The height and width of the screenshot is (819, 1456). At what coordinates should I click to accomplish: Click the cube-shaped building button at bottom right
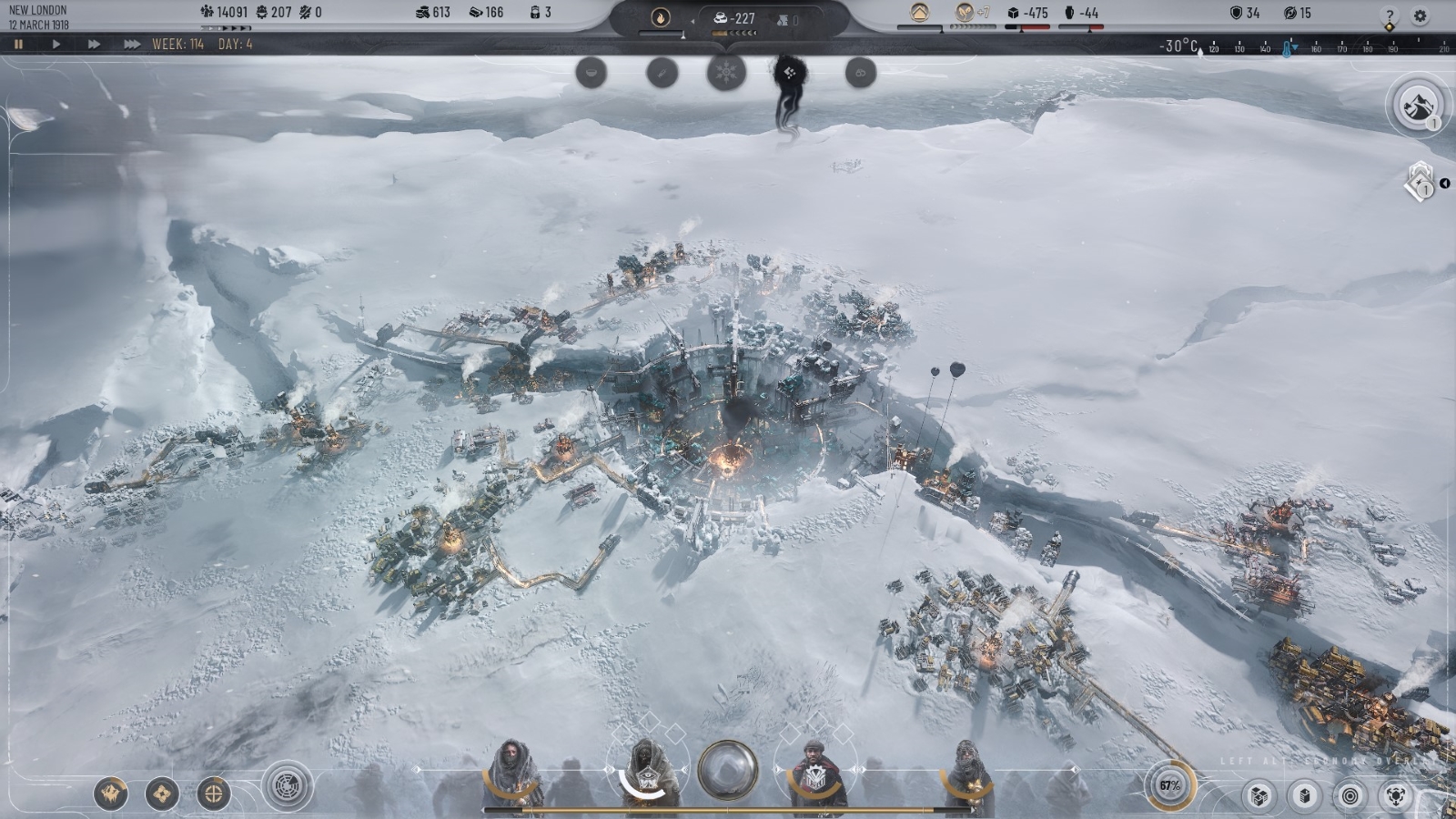pyautogui.click(x=1259, y=796)
